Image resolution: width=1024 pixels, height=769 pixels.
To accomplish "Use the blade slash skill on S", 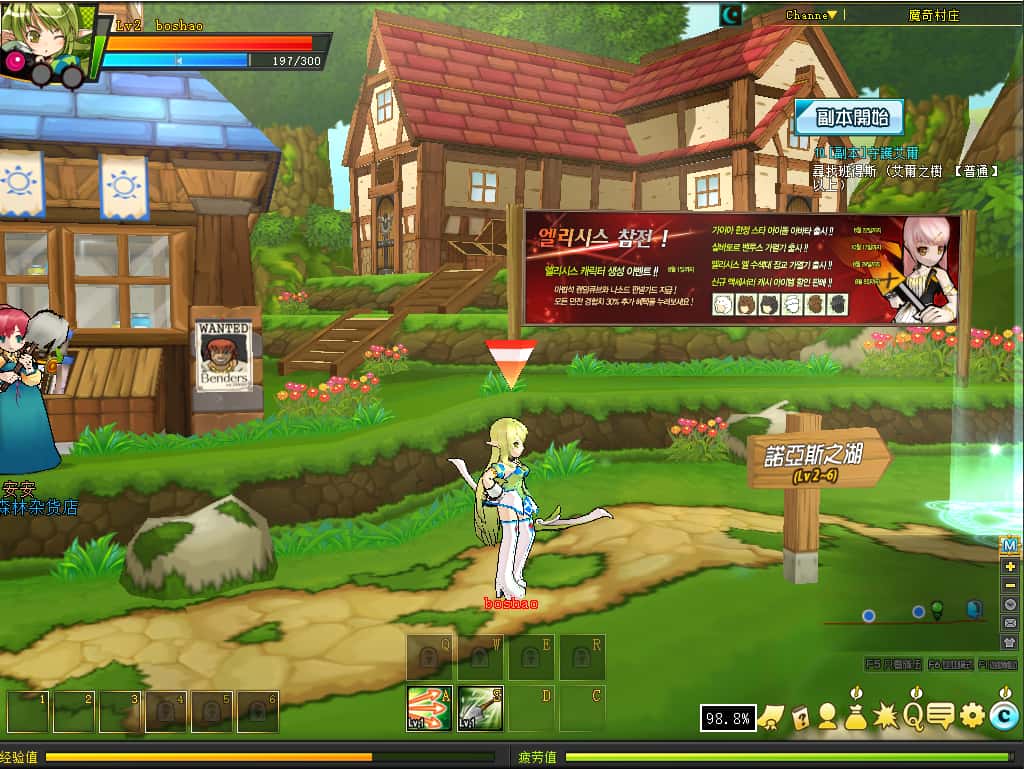I will tap(481, 708).
